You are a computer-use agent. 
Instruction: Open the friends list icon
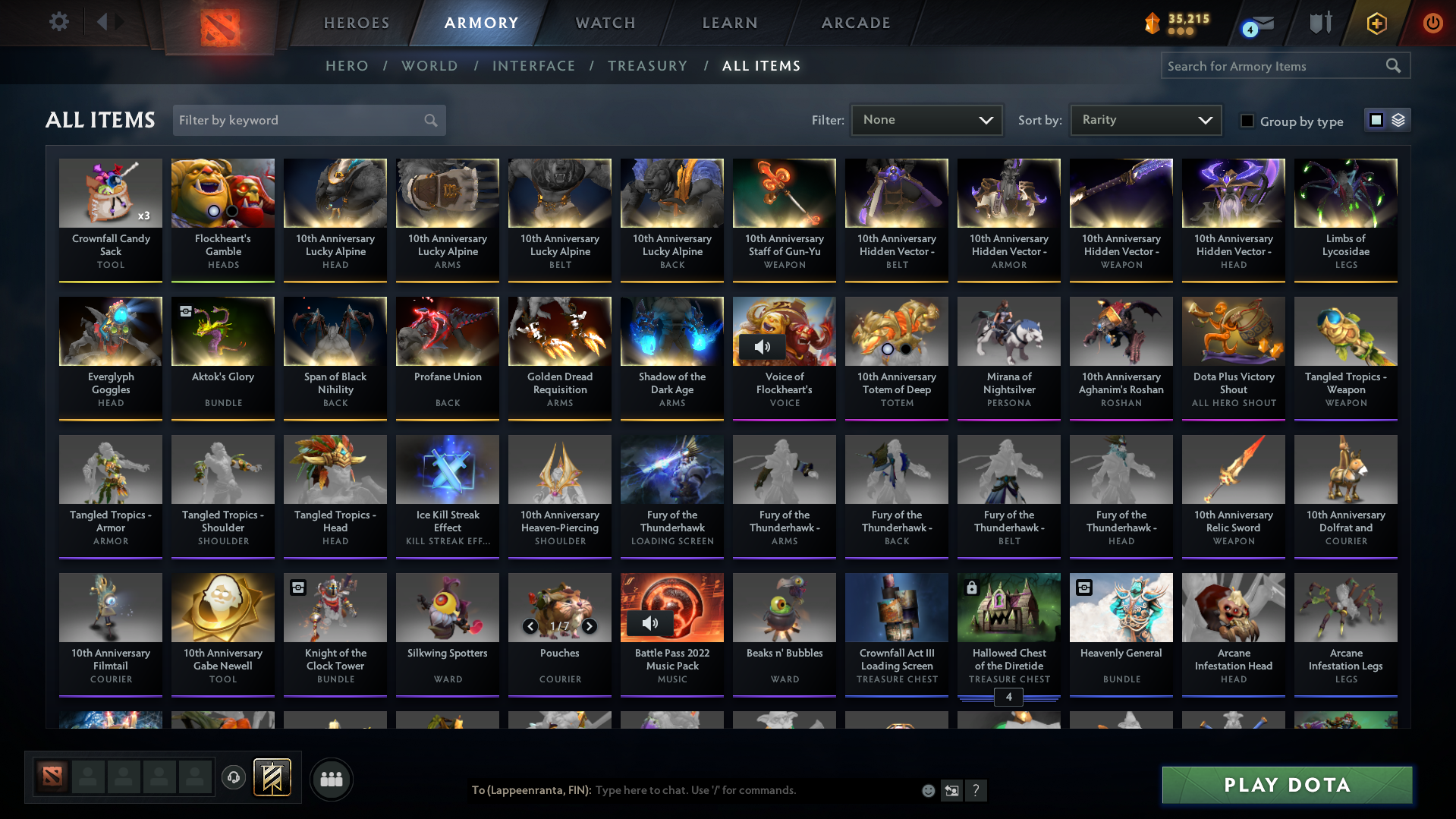pos(331,779)
